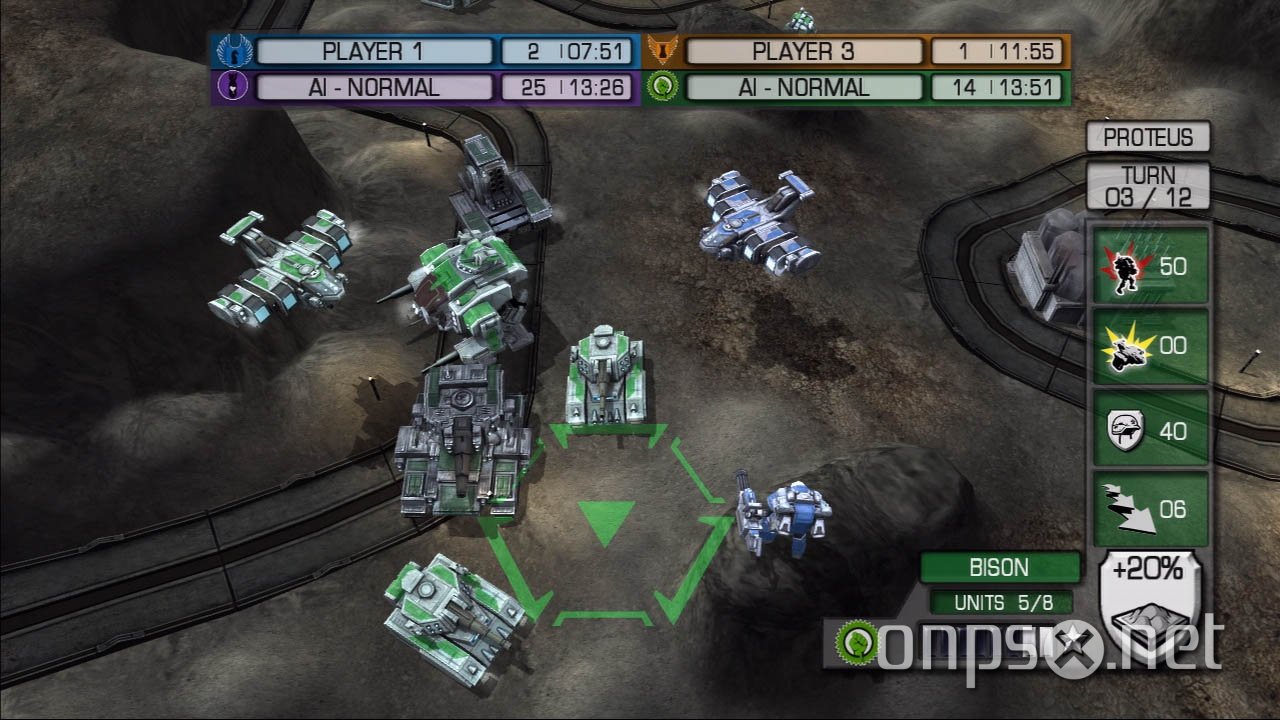This screenshot has height=720, width=1280.
Task: Open the PROTEUS map label
Action: tap(1148, 136)
